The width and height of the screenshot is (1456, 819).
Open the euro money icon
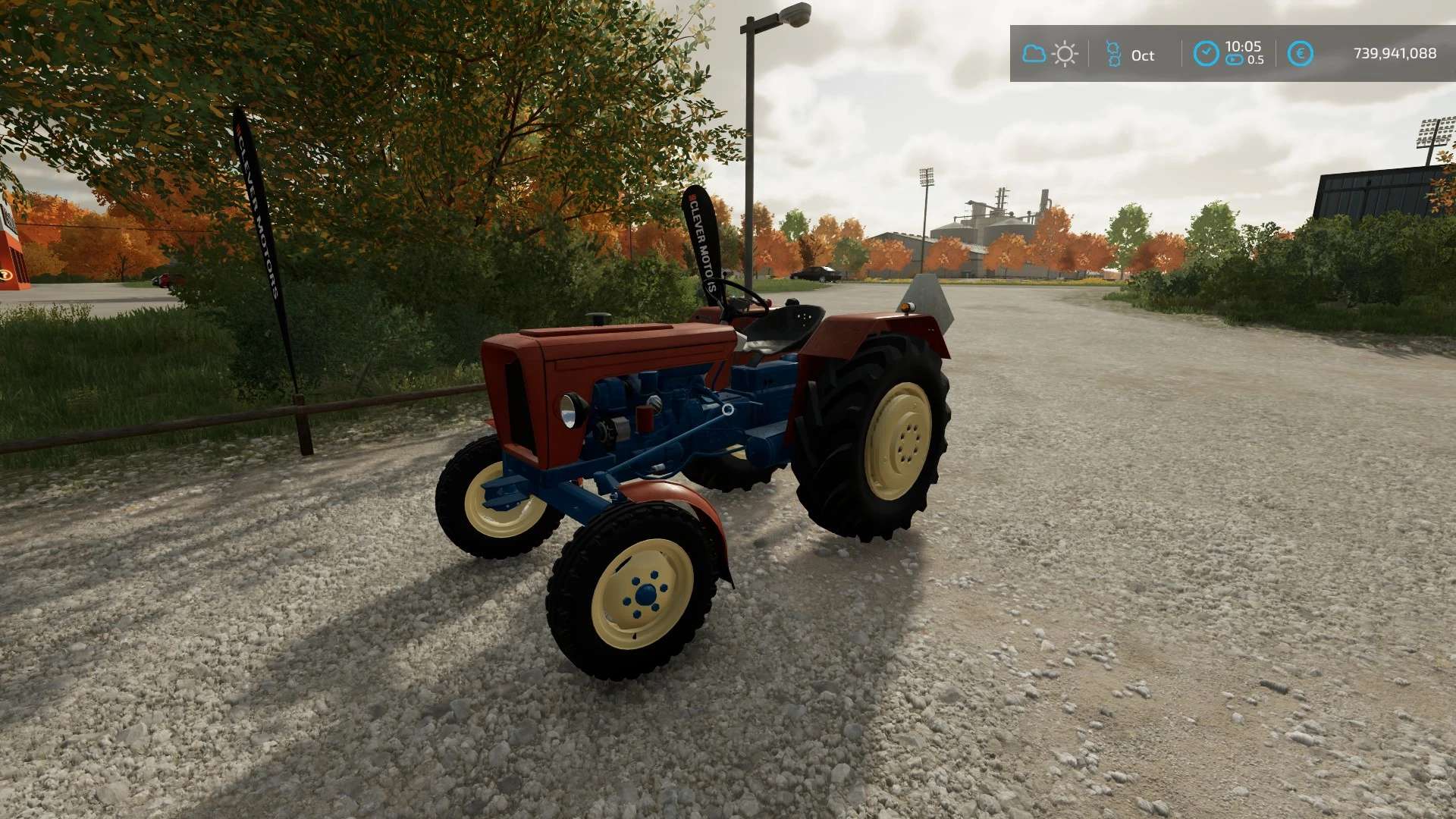click(x=1300, y=54)
